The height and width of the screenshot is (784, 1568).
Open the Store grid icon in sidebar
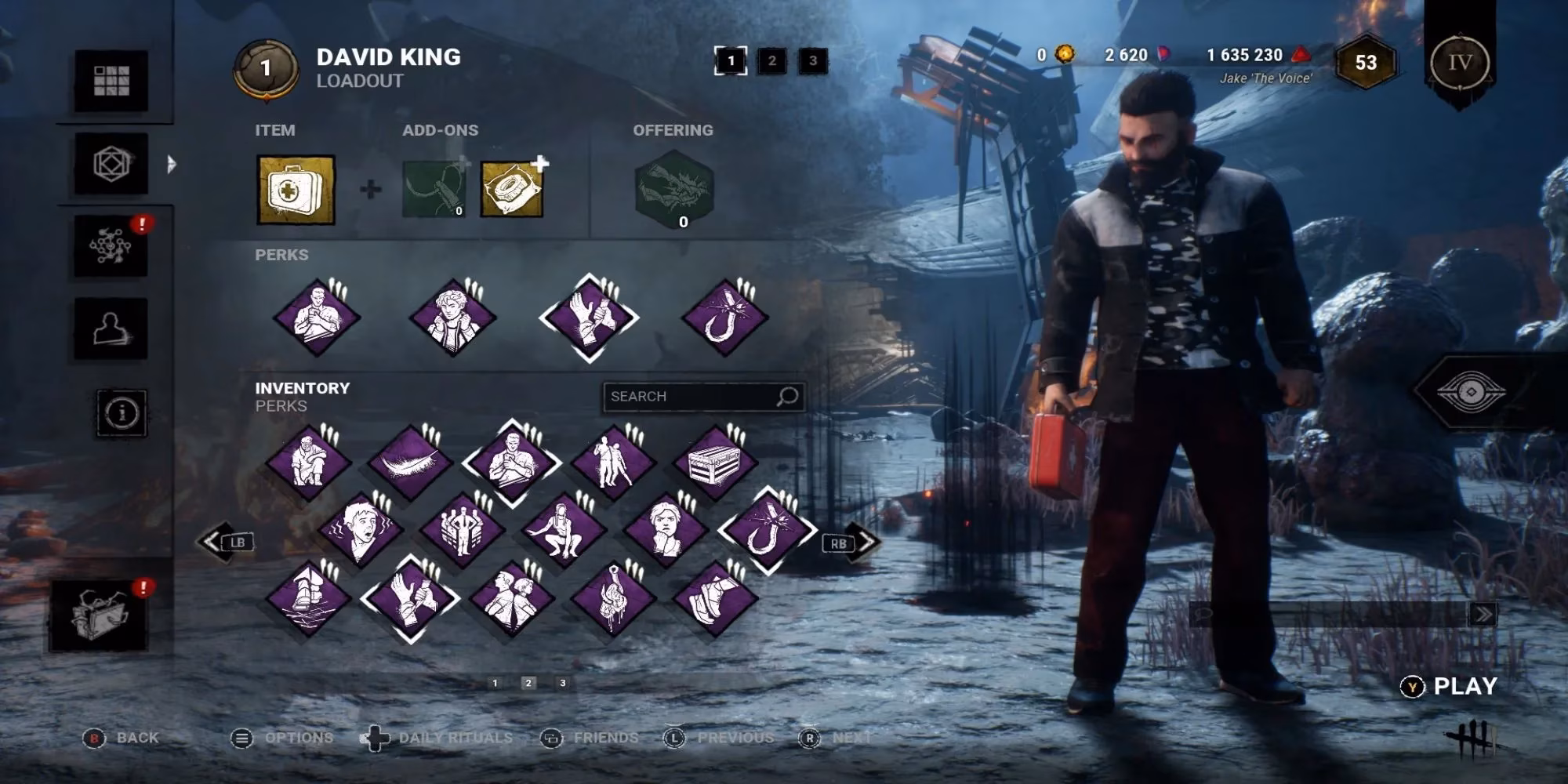coord(111,79)
